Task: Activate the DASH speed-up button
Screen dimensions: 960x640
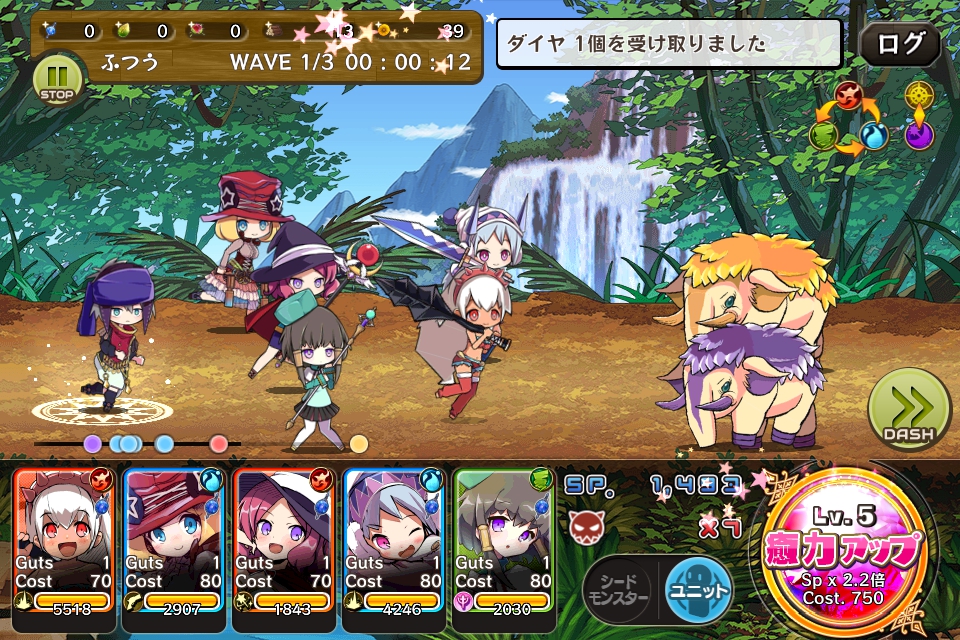Action: (x=908, y=409)
